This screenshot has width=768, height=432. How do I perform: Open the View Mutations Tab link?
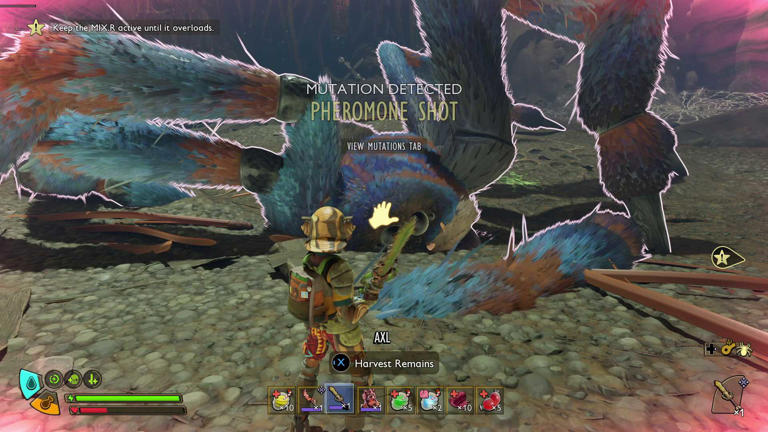pyautogui.click(x=384, y=146)
